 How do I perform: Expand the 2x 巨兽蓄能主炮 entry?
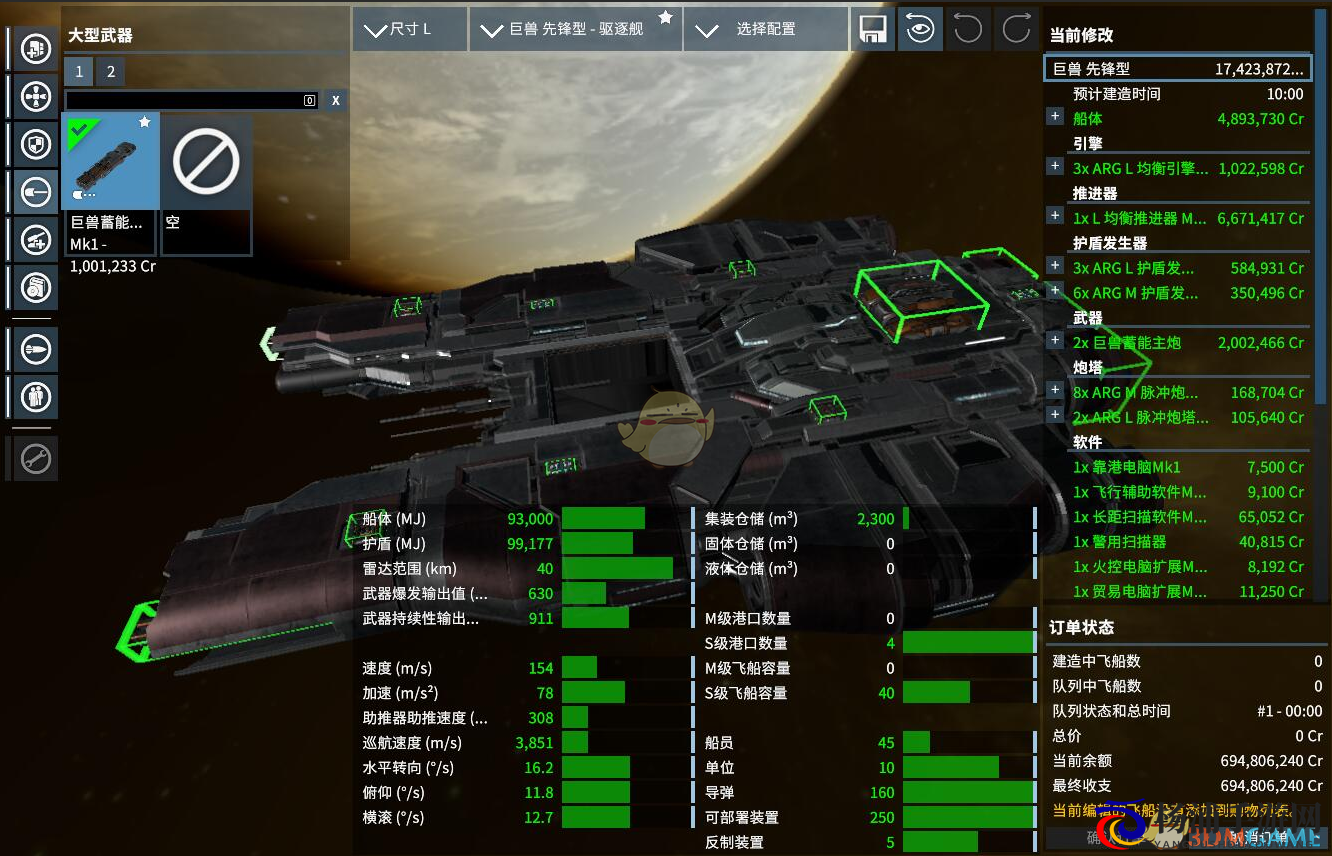[1055, 341]
